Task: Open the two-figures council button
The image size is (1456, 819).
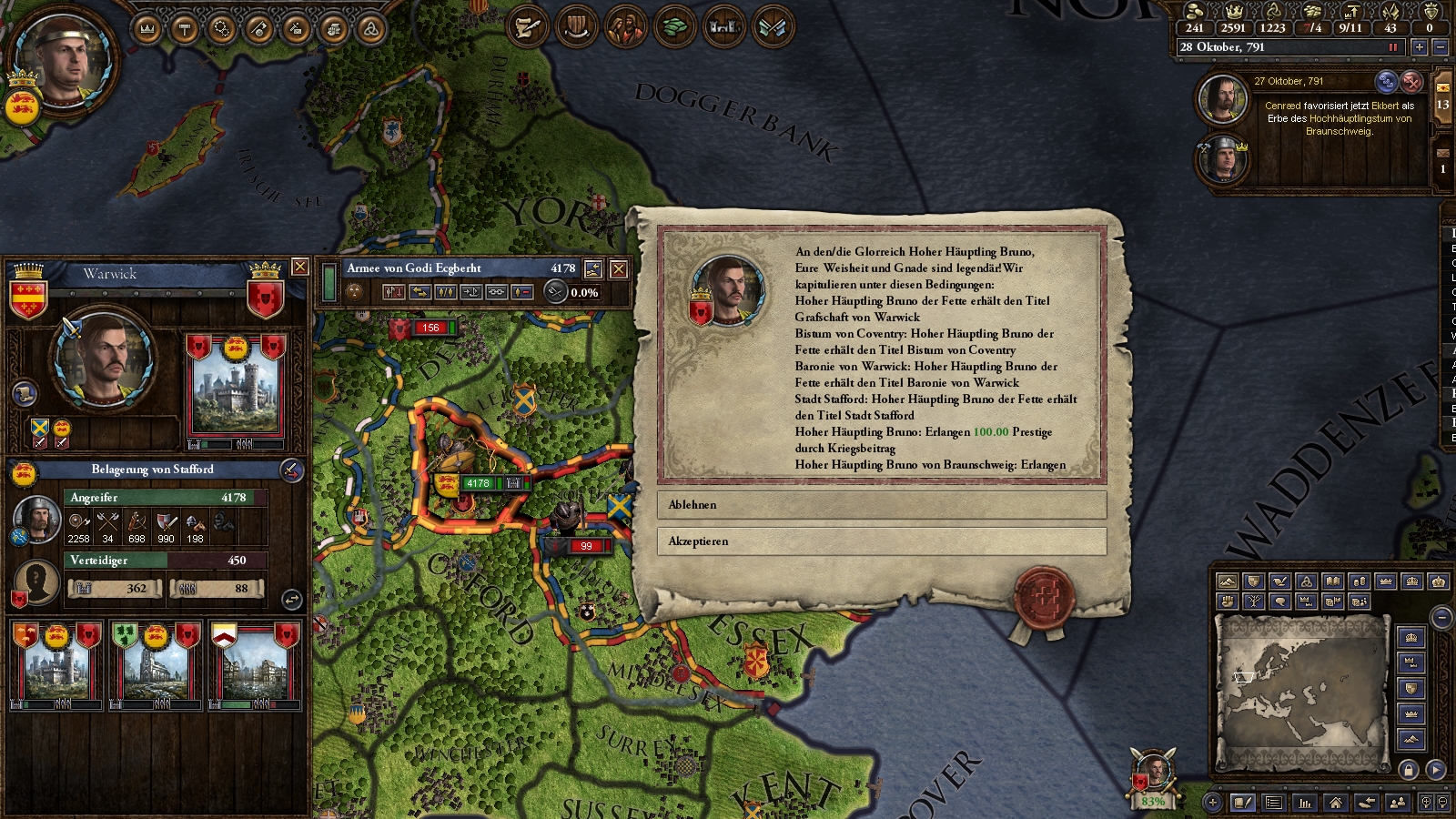Action: [625, 27]
